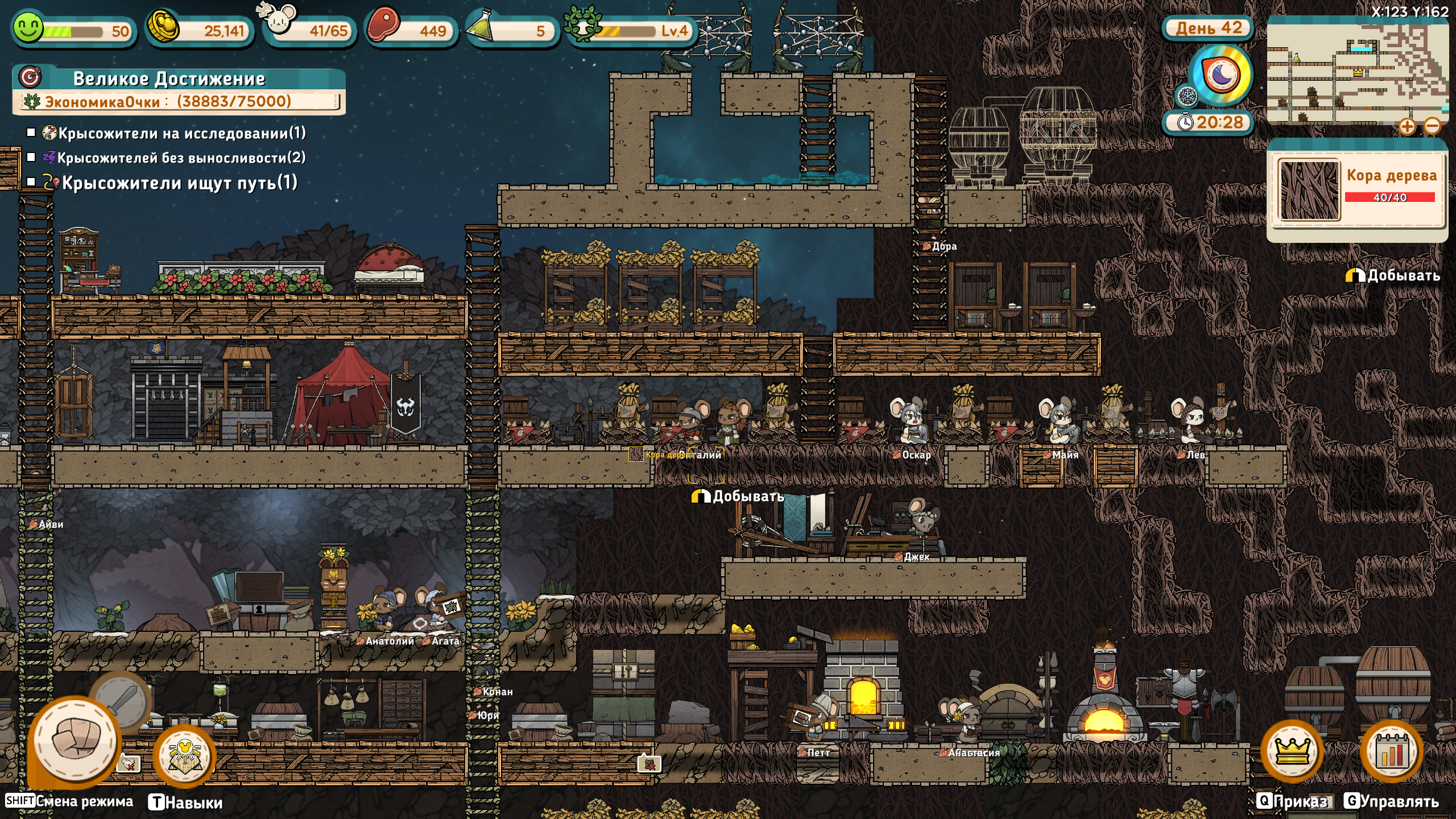Image resolution: width=1456 pixels, height=819 pixels.
Task: Click the green potion flask icon
Action: point(481,27)
